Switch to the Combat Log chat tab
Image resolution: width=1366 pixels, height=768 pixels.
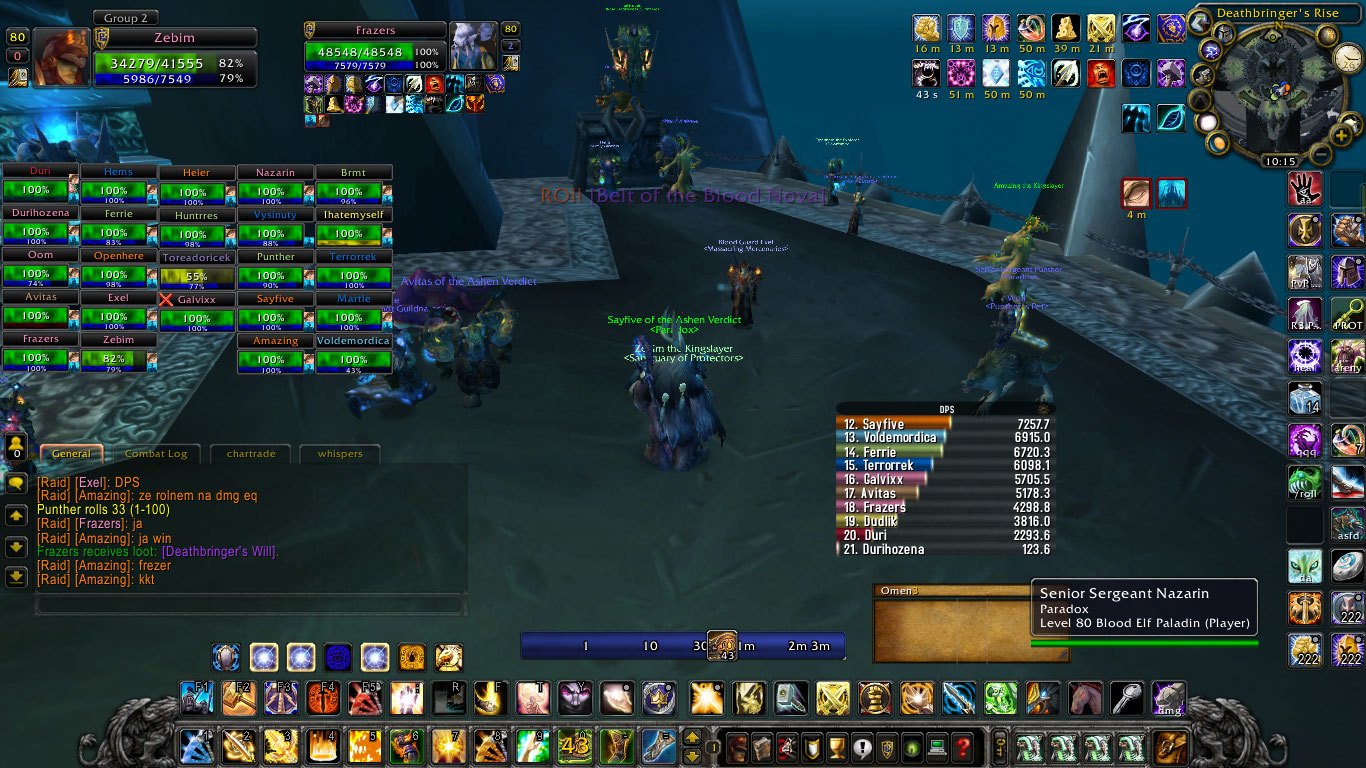point(156,454)
